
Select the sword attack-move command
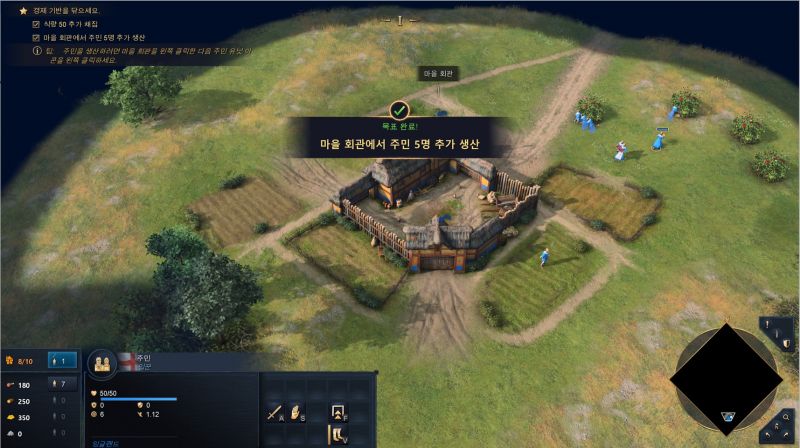pyautogui.click(x=275, y=410)
